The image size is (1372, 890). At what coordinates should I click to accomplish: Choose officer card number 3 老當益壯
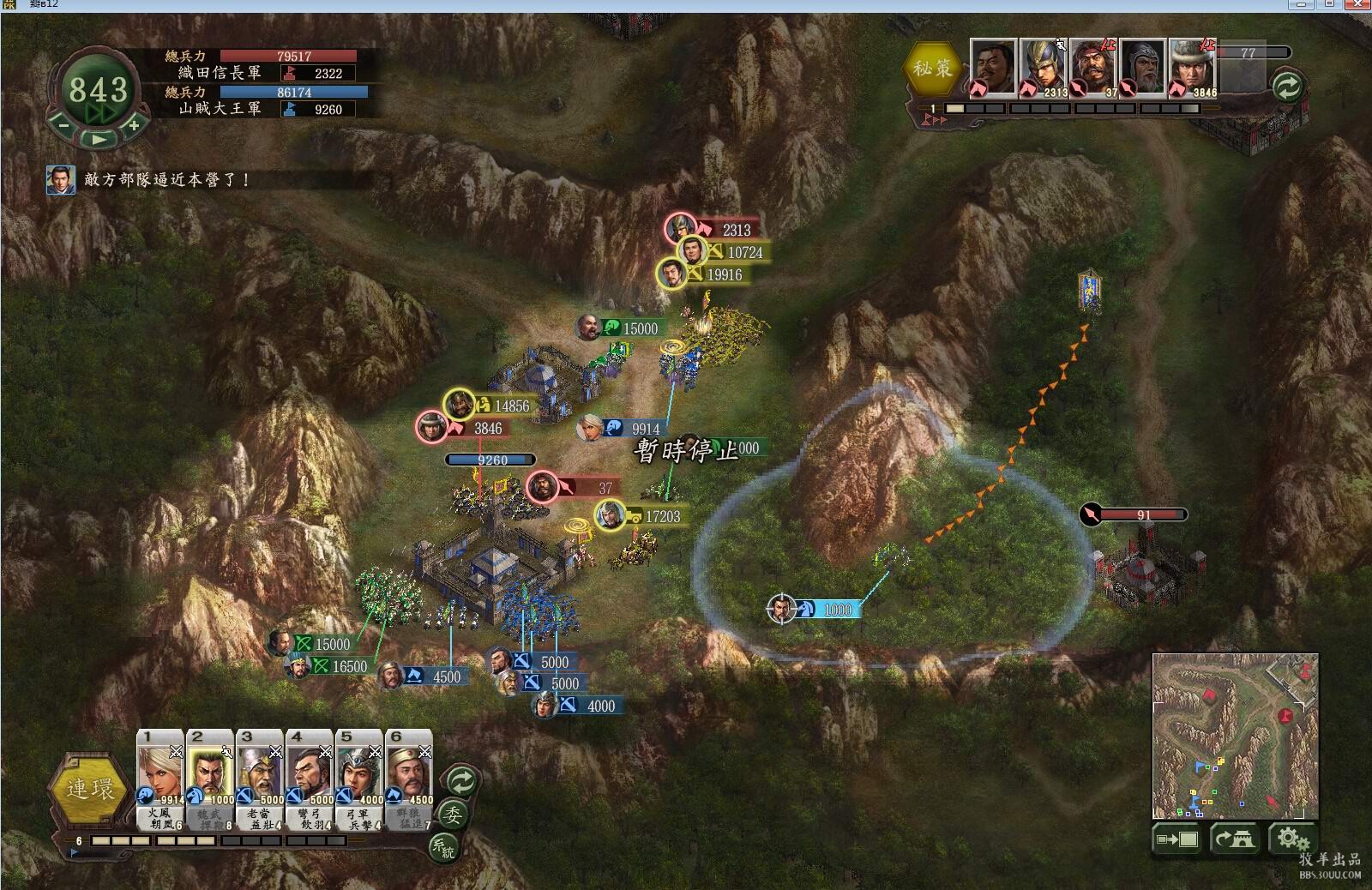(260, 776)
